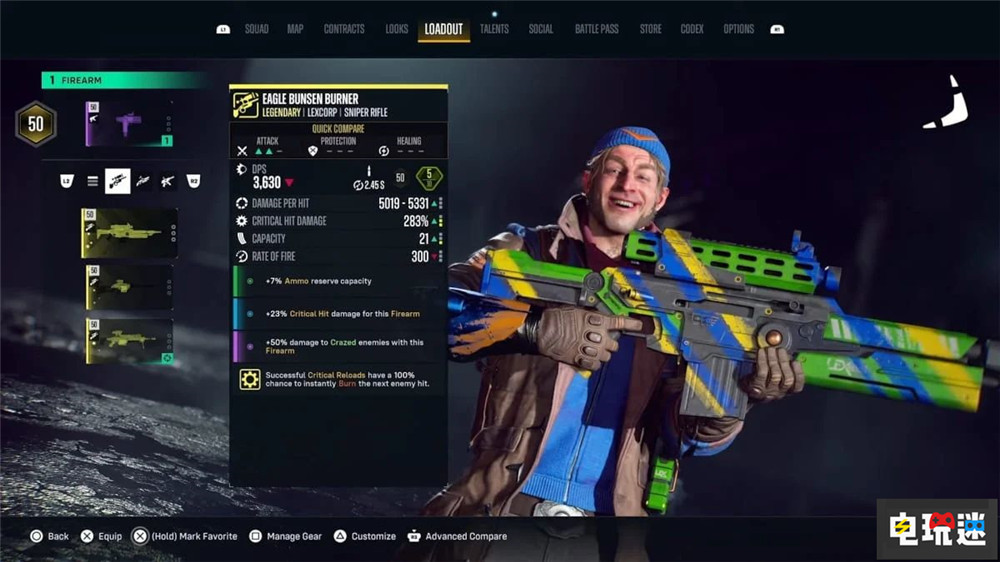This screenshot has width=1000, height=562.
Task: Open the Talents tab
Action: tap(494, 29)
